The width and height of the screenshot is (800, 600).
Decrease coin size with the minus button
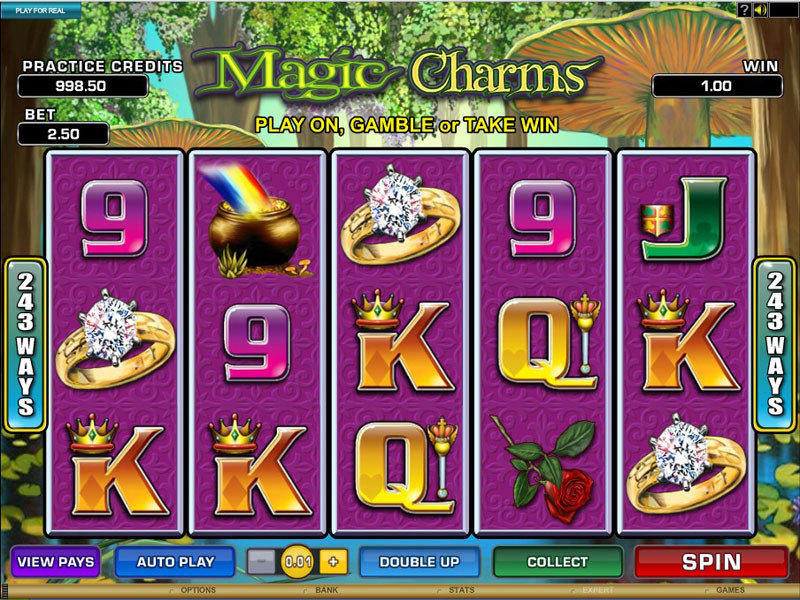click(260, 561)
